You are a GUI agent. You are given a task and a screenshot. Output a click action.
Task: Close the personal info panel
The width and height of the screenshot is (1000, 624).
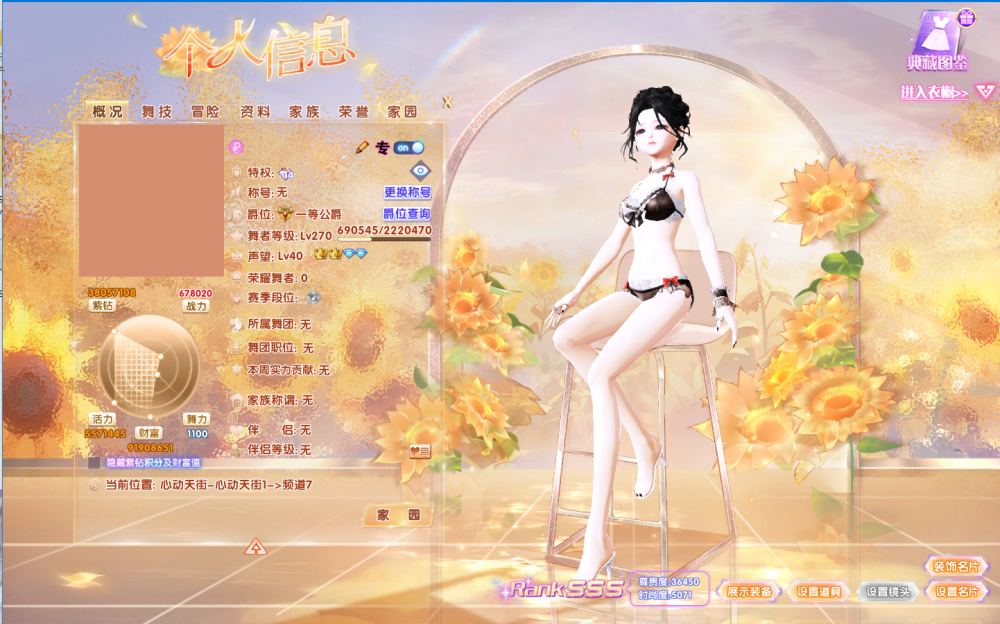[447, 102]
